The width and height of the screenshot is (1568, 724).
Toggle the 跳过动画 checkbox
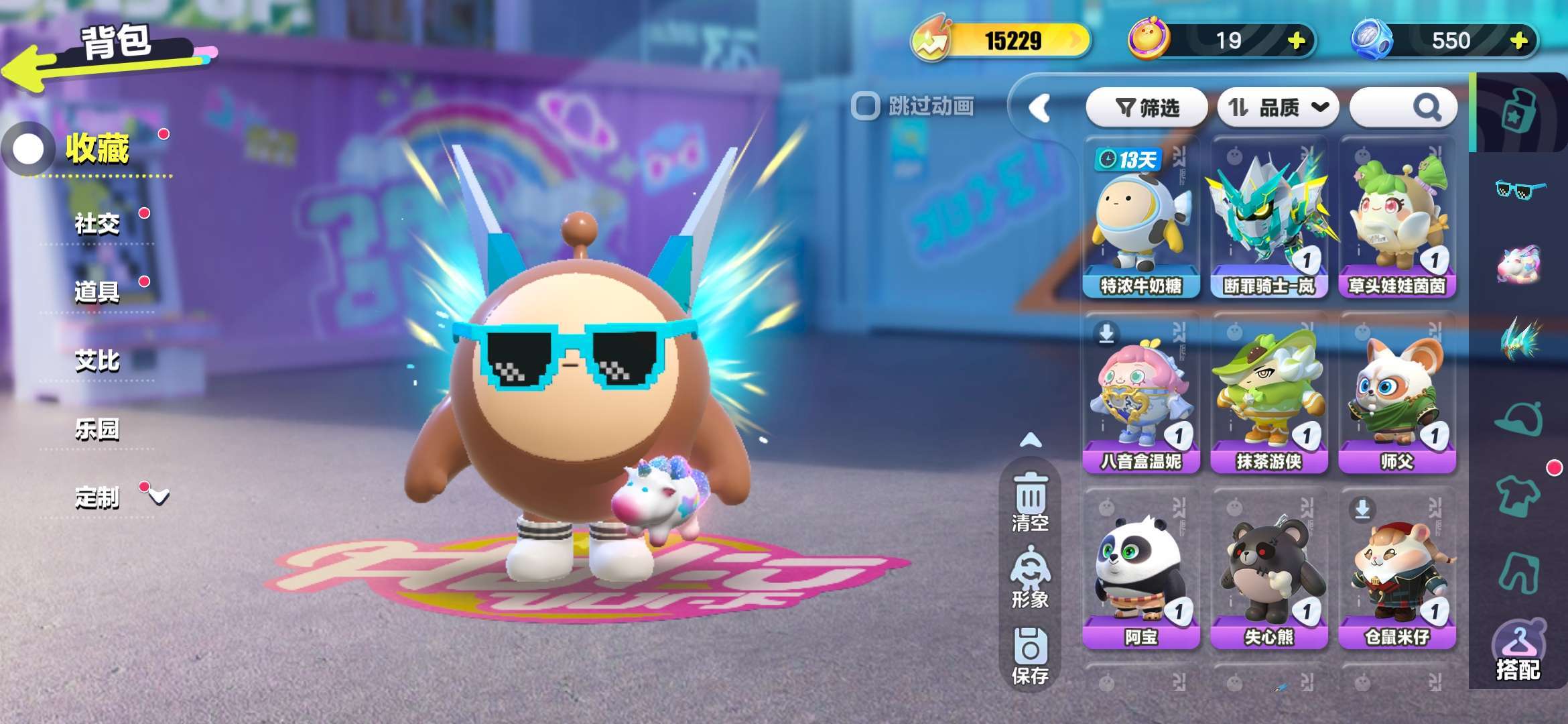click(x=865, y=106)
